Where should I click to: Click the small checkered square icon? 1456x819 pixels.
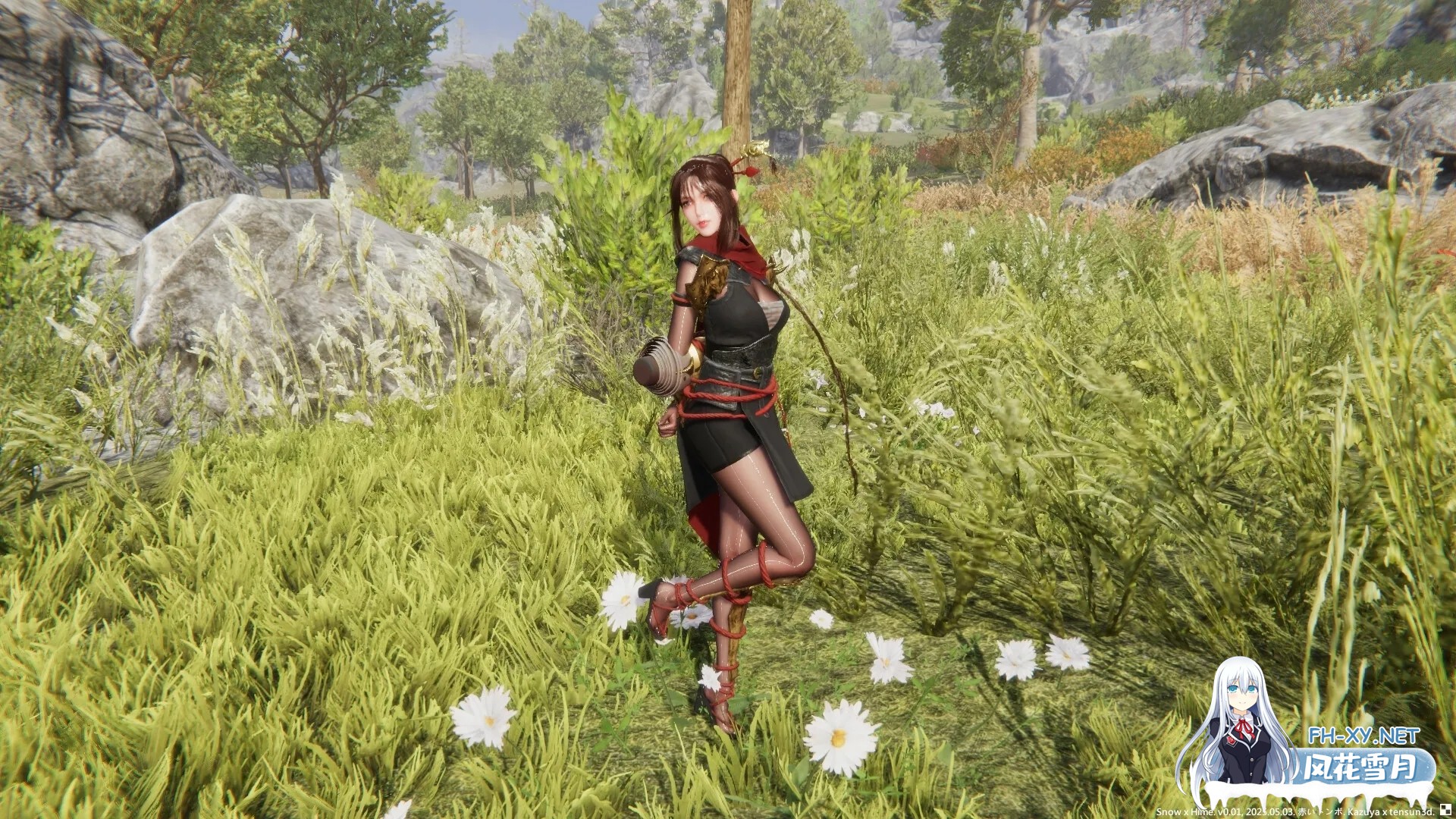[x=1446, y=810]
